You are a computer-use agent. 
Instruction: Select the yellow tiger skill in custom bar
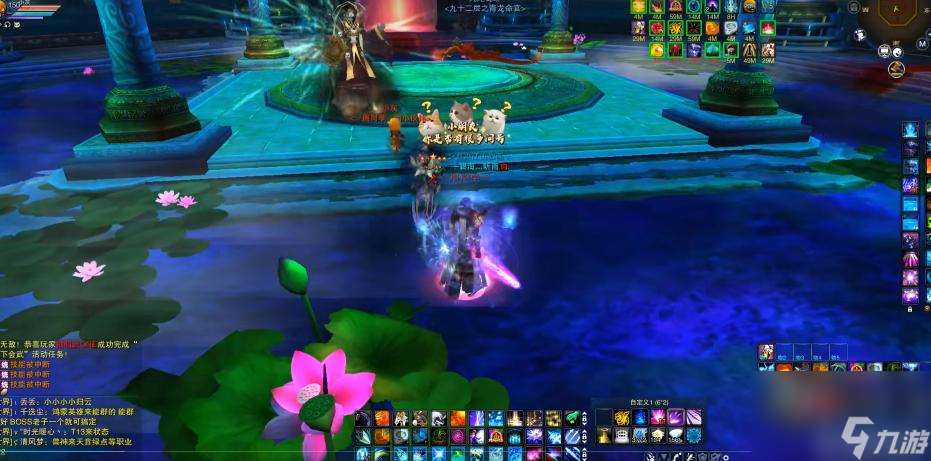(622, 417)
